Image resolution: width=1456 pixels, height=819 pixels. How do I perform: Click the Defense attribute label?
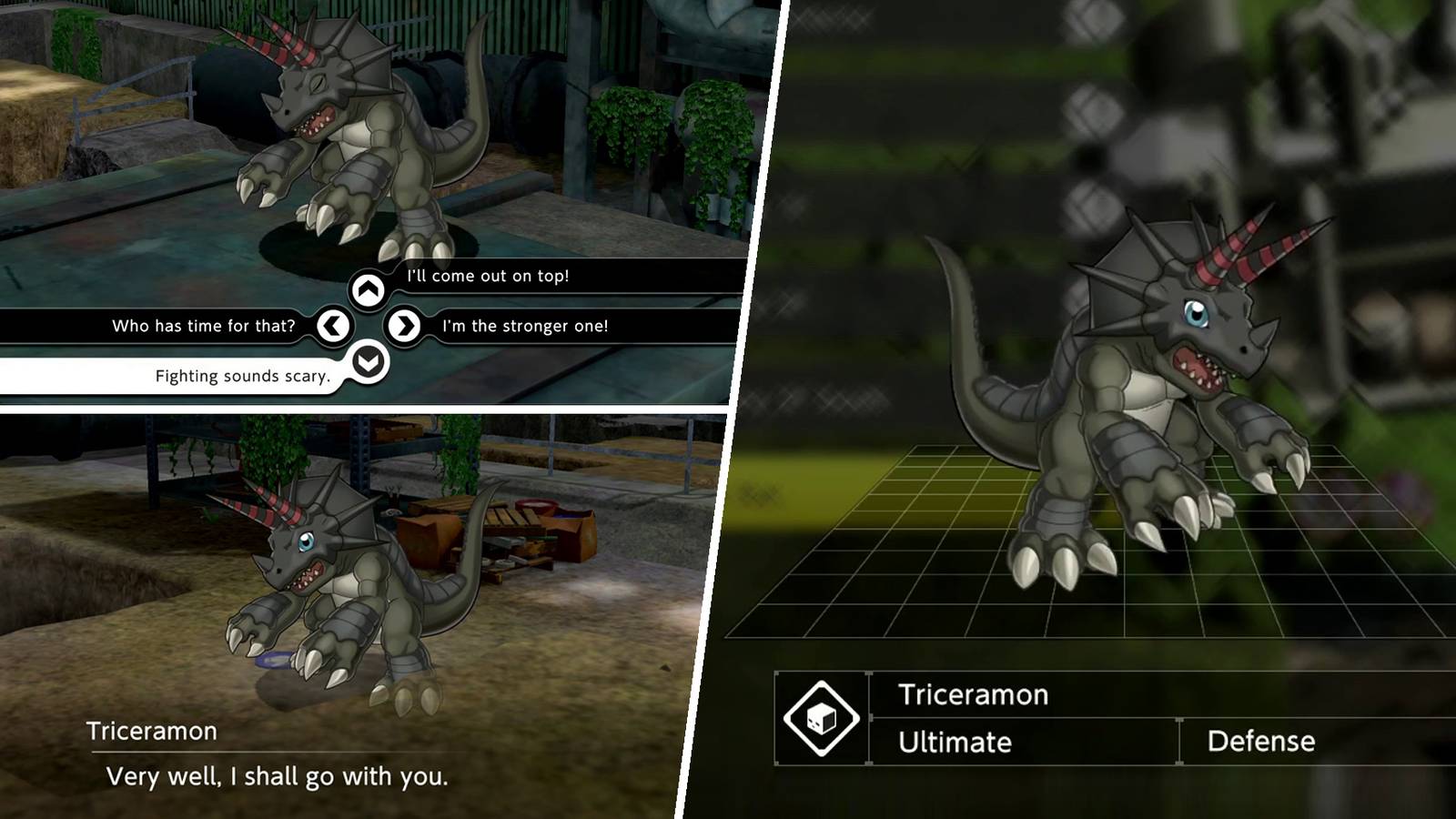1262,742
